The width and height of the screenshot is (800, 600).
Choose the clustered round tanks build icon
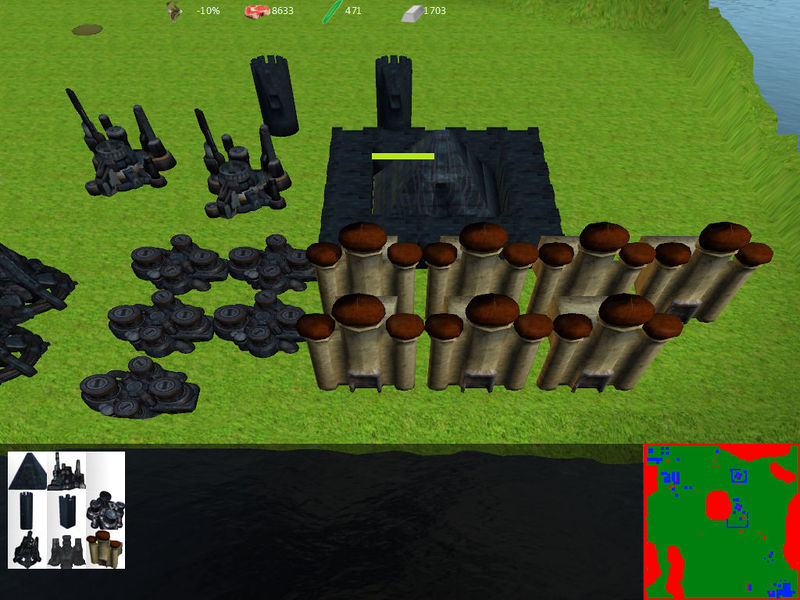click(104, 510)
